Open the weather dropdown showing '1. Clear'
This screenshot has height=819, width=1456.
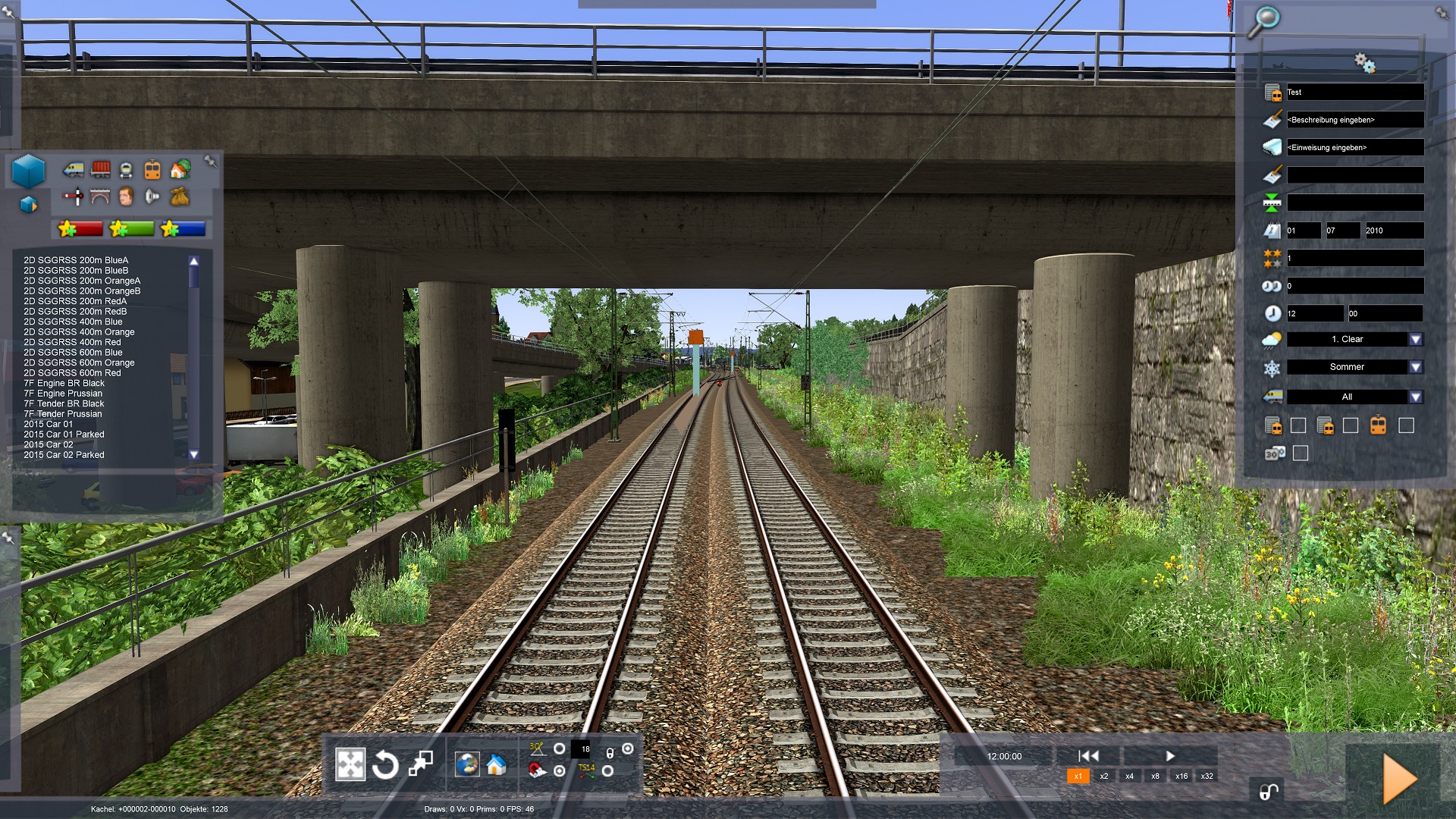point(1415,339)
